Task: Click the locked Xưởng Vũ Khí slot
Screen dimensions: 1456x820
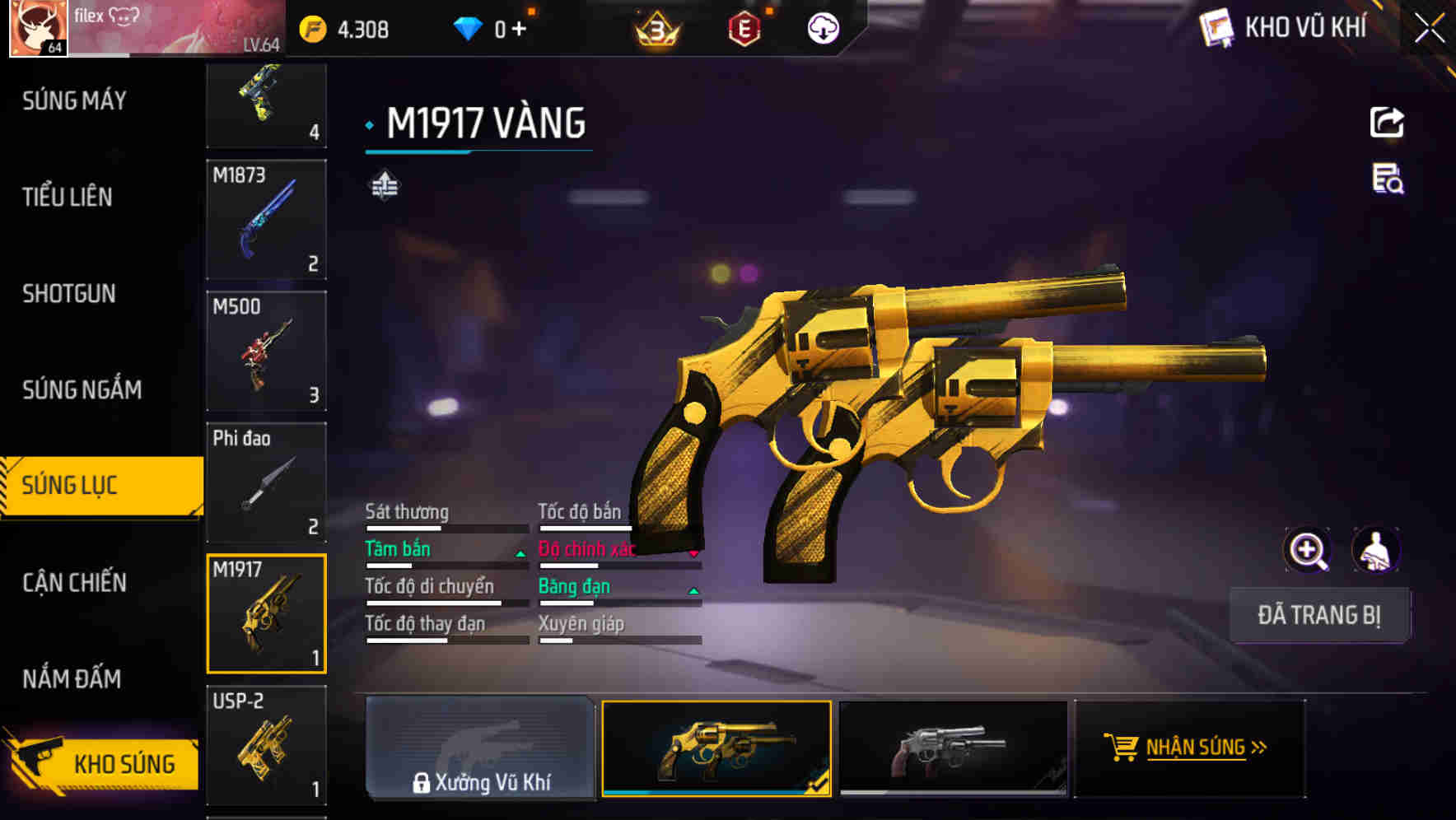Action: tap(480, 749)
